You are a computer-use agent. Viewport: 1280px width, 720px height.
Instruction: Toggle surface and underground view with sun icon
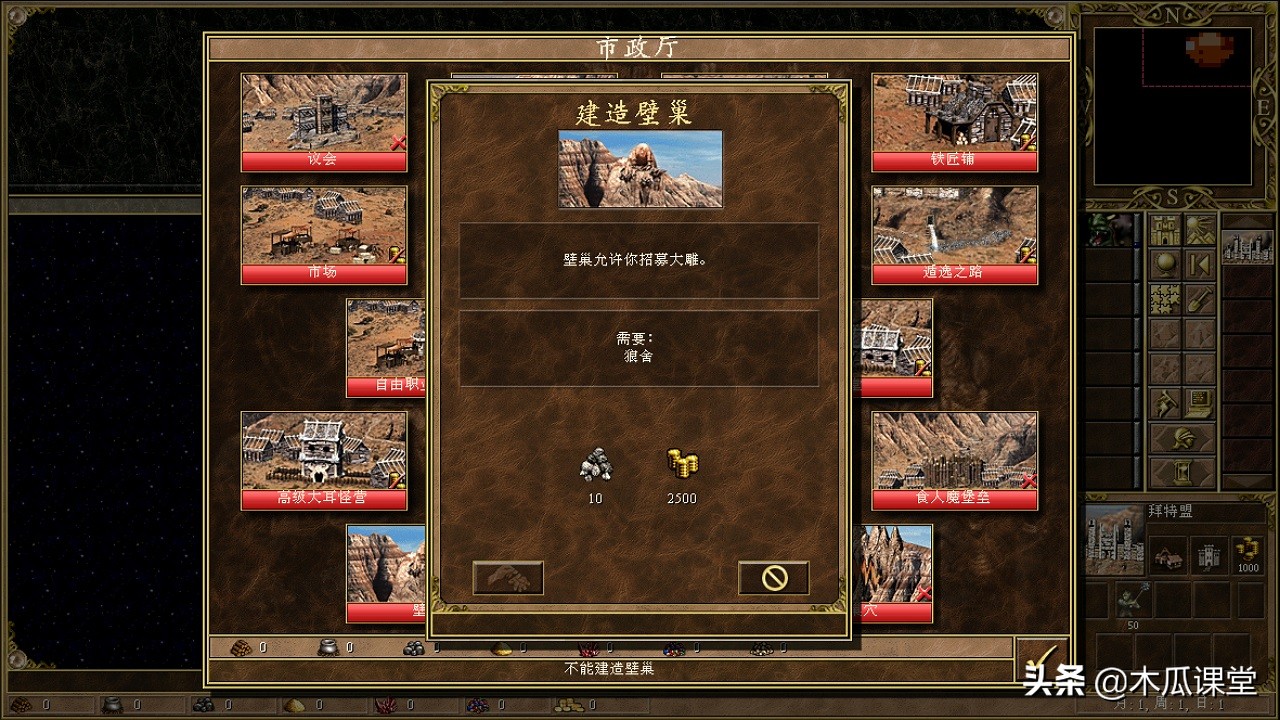coord(1198,231)
